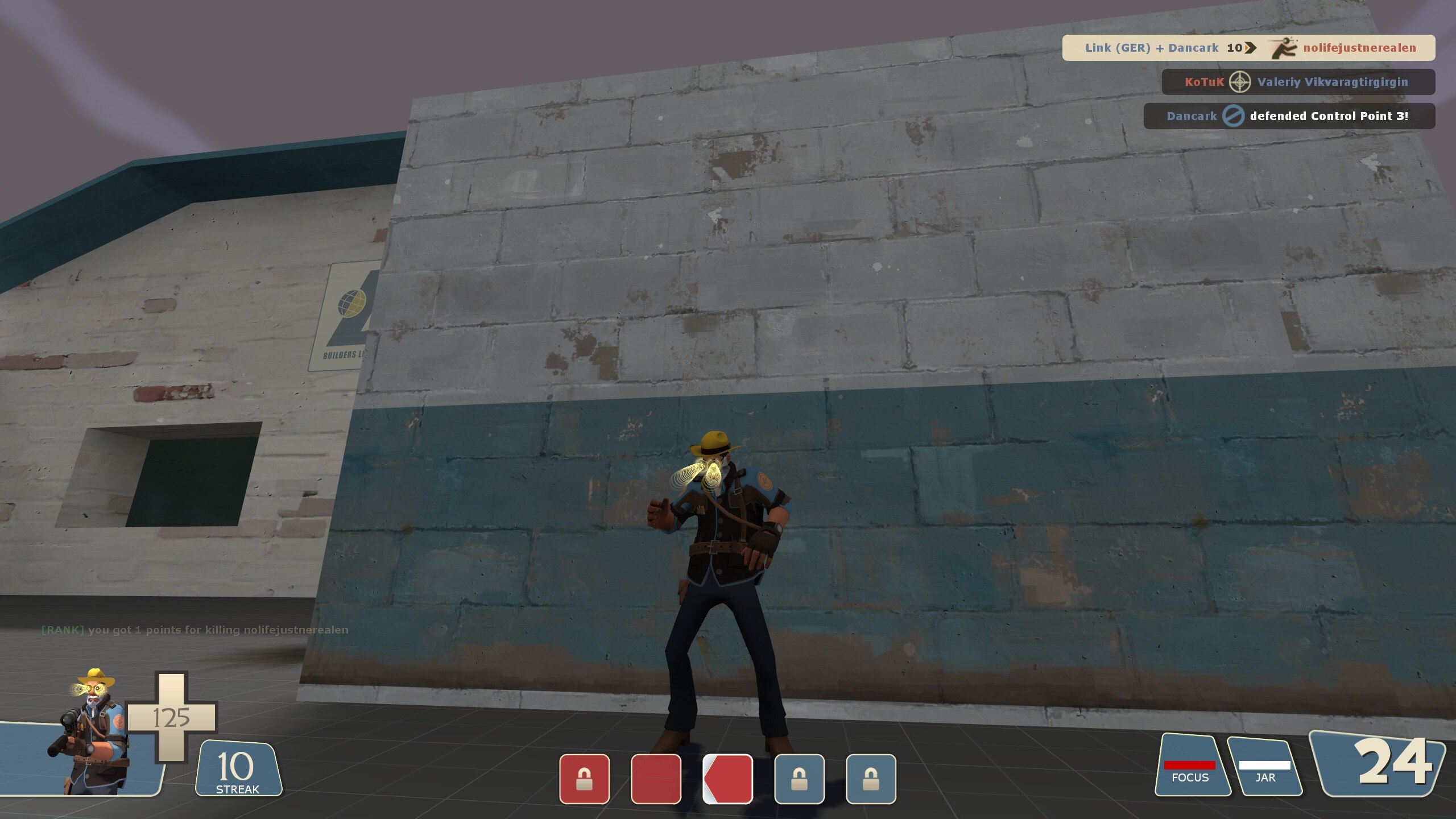
Task: Select the nolifejustnerealen kill feed entry
Action: point(1248,48)
